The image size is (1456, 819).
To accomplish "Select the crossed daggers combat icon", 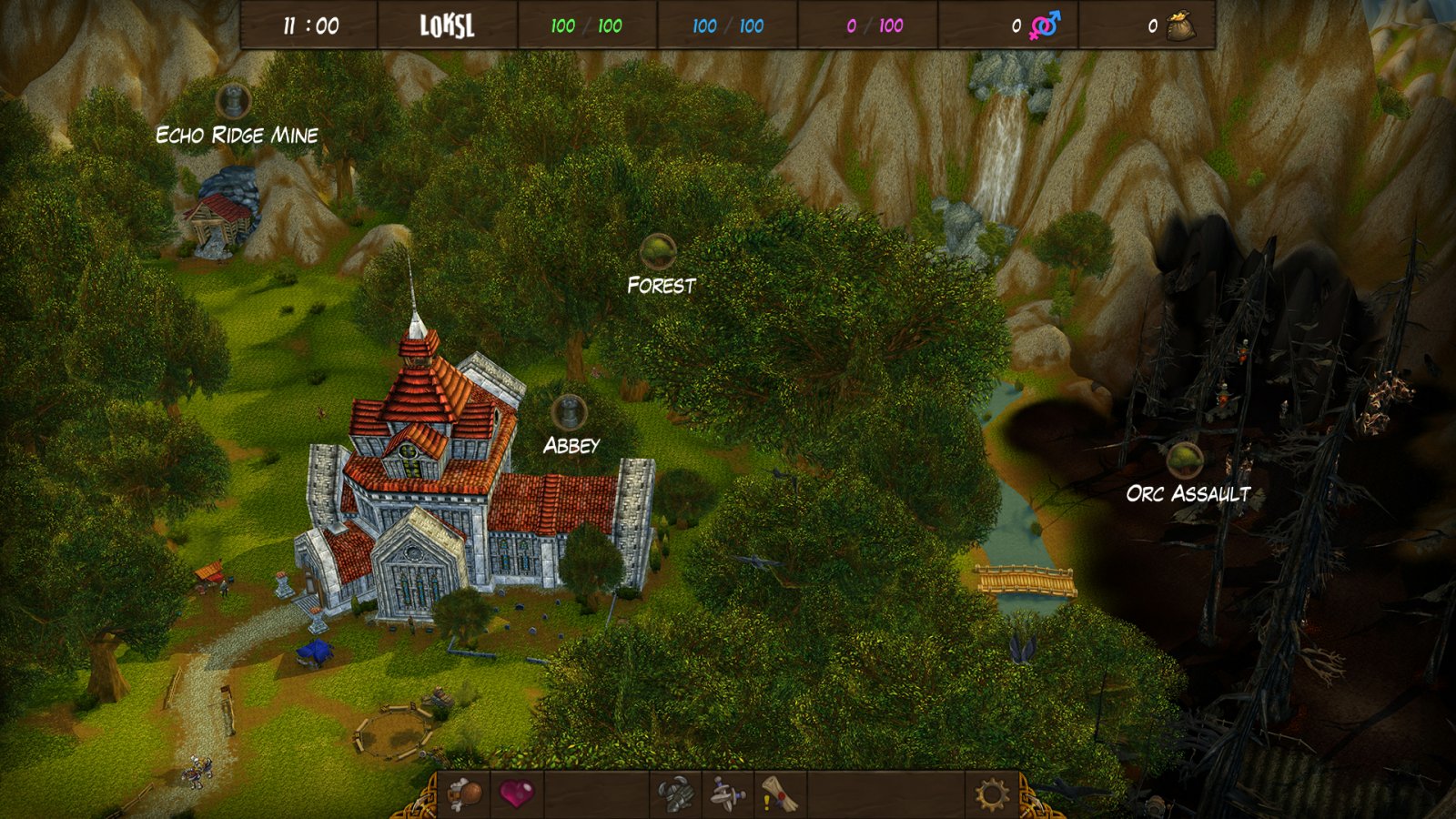I will coord(724,793).
